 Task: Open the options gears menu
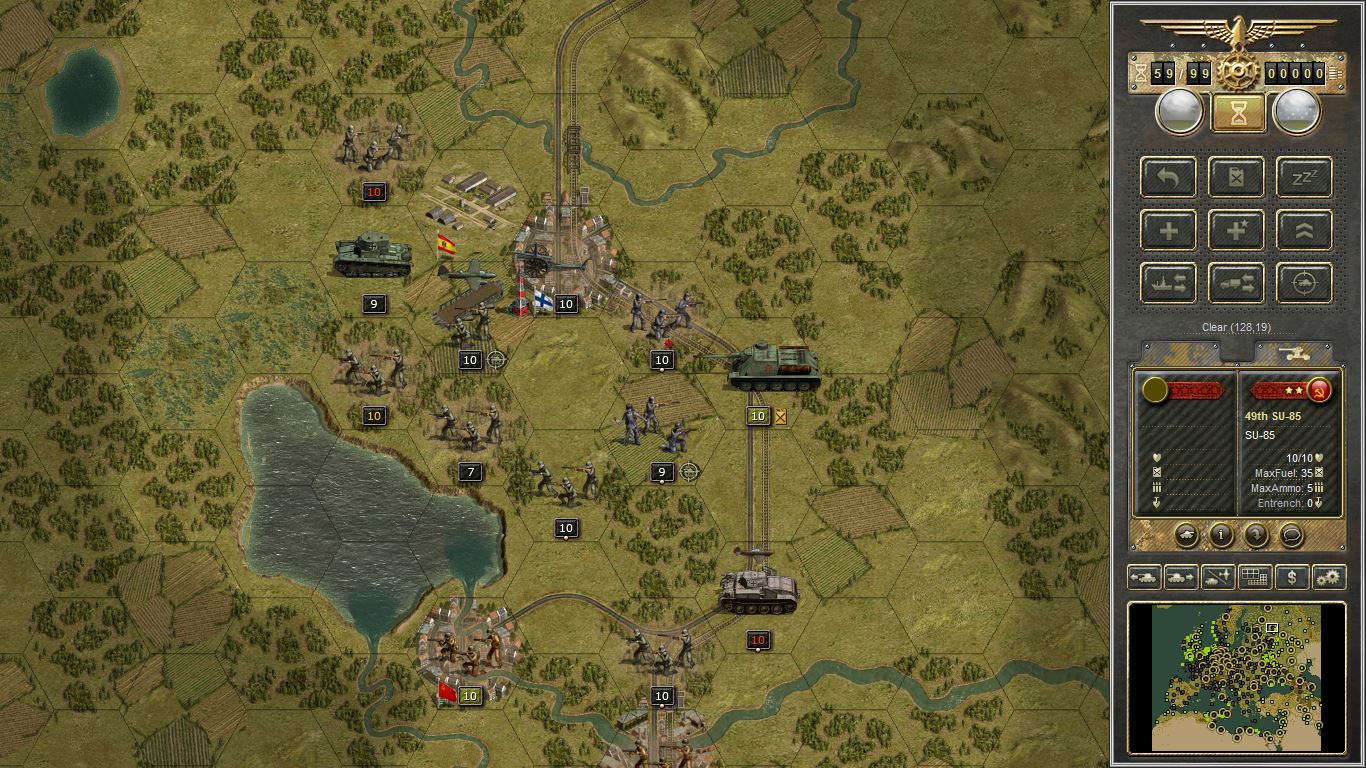tap(1329, 577)
